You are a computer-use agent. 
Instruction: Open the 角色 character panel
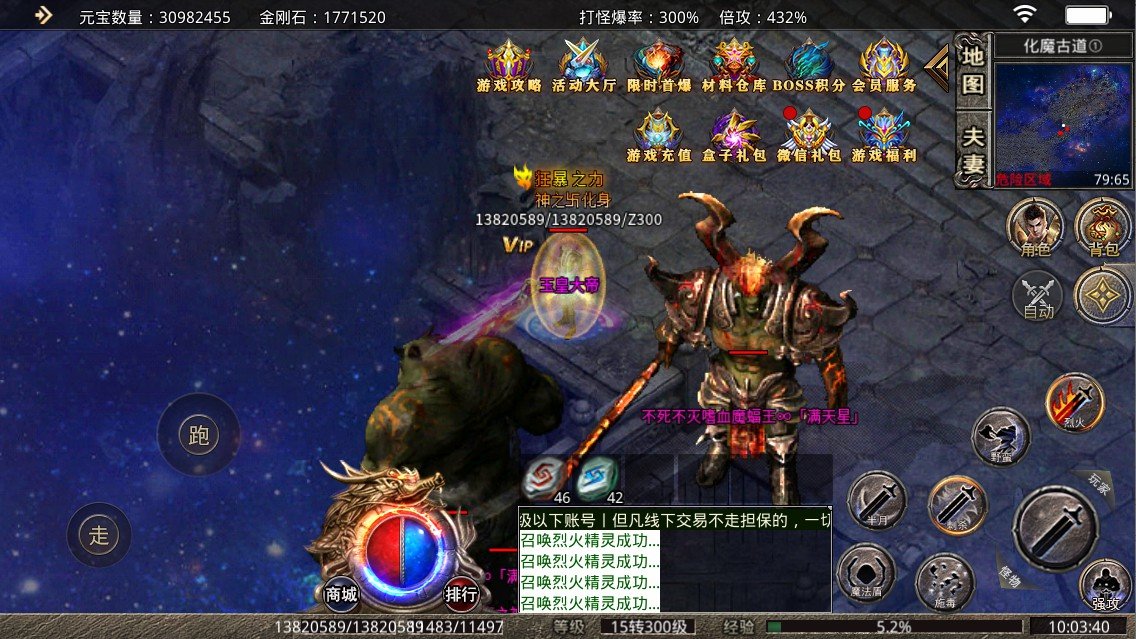click(1035, 228)
